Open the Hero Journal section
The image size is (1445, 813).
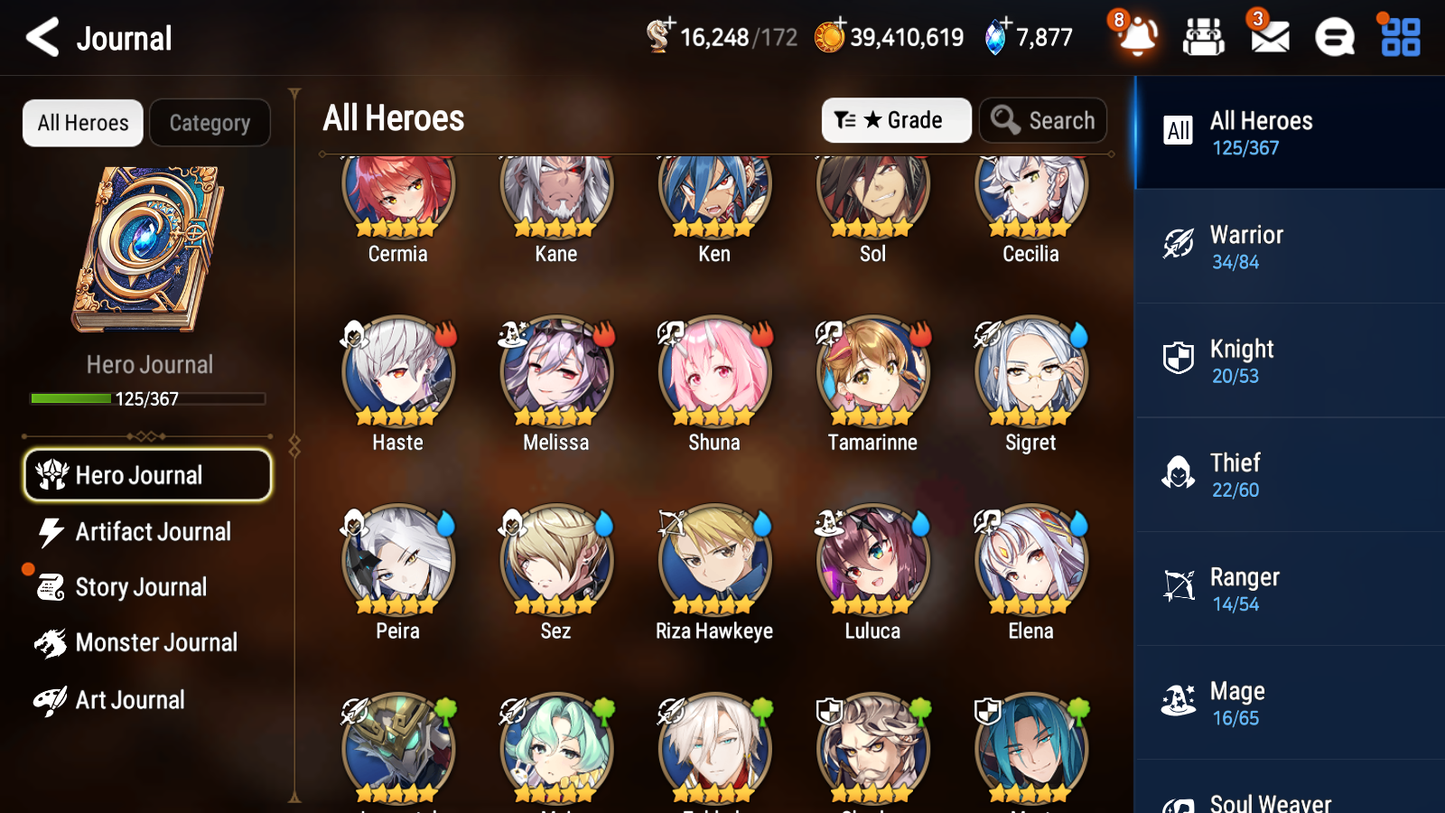tap(147, 475)
